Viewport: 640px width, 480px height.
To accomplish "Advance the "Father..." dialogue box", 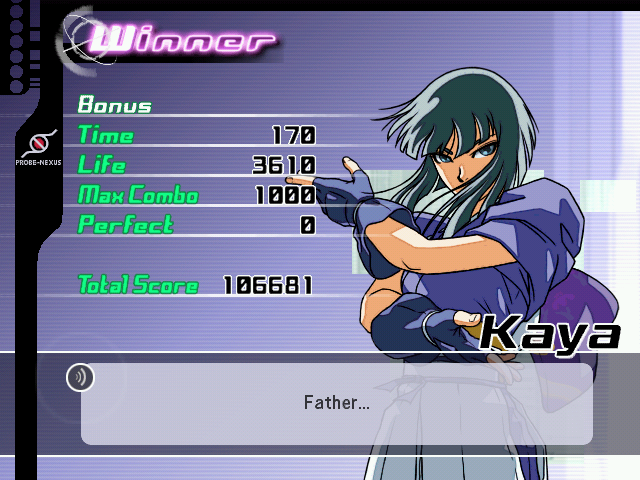I will [336, 403].
